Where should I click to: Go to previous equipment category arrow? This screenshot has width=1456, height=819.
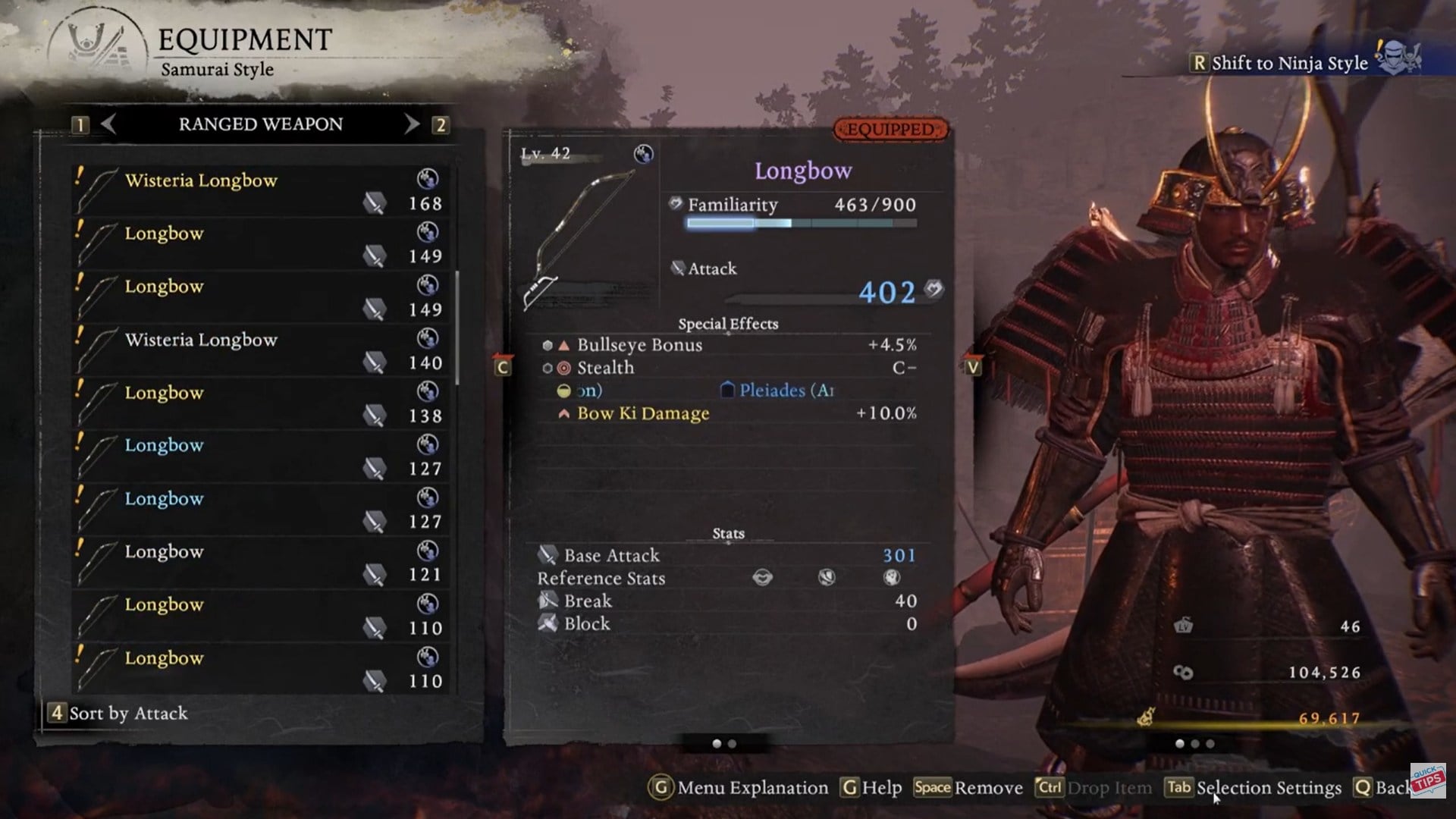tap(108, 124)
